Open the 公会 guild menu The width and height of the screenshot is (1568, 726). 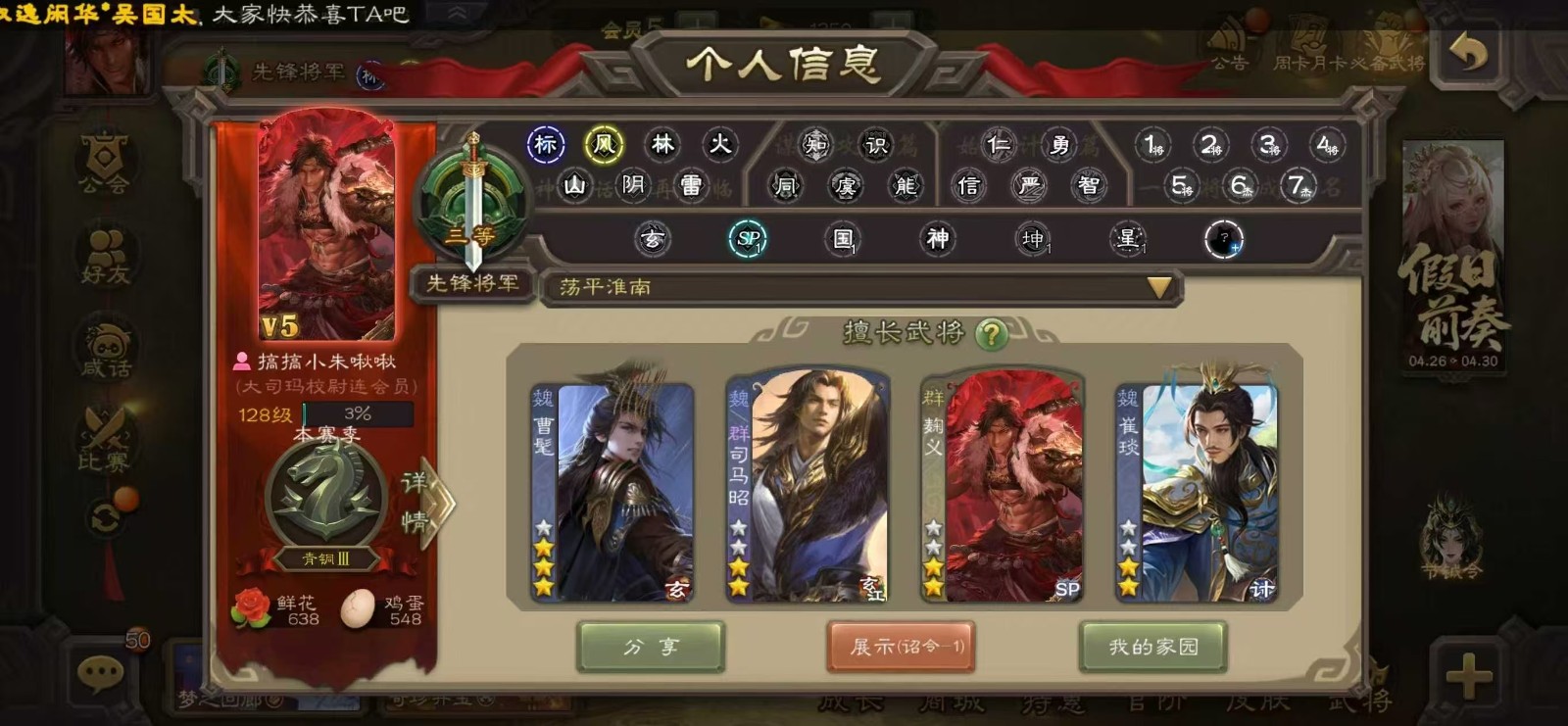pos(105,163)
